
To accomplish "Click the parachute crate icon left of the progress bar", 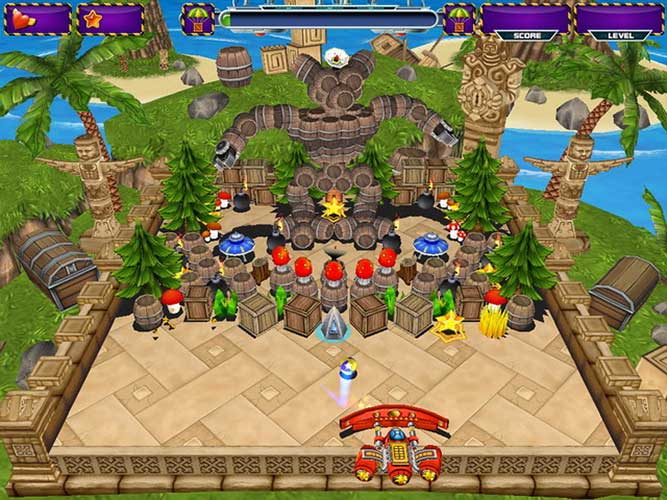I will [197, 19].
